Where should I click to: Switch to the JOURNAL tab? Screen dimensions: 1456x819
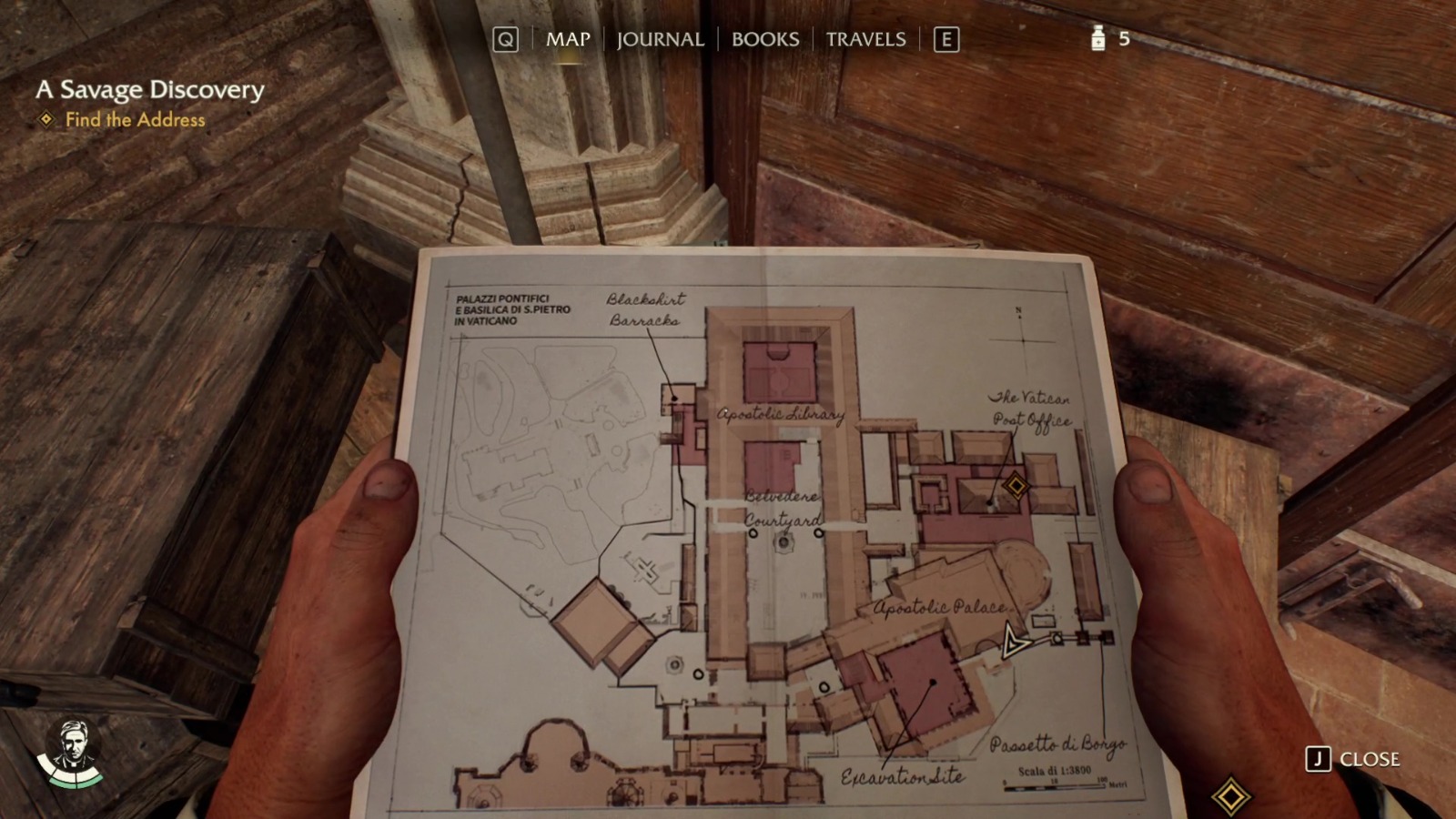click(x=659, y=39)
